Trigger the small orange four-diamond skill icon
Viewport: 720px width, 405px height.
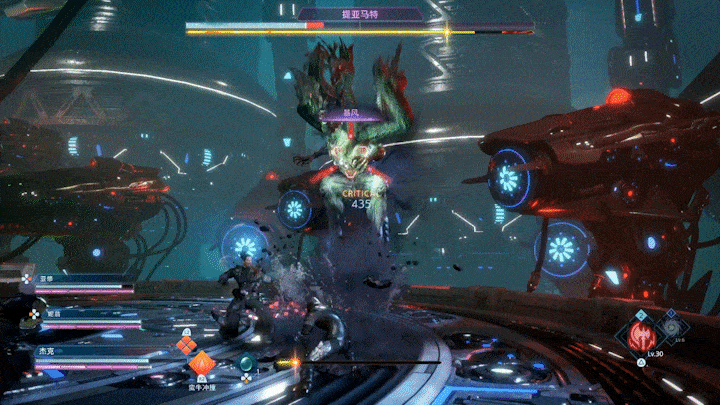pyautogui.click(x=185, y=345)
